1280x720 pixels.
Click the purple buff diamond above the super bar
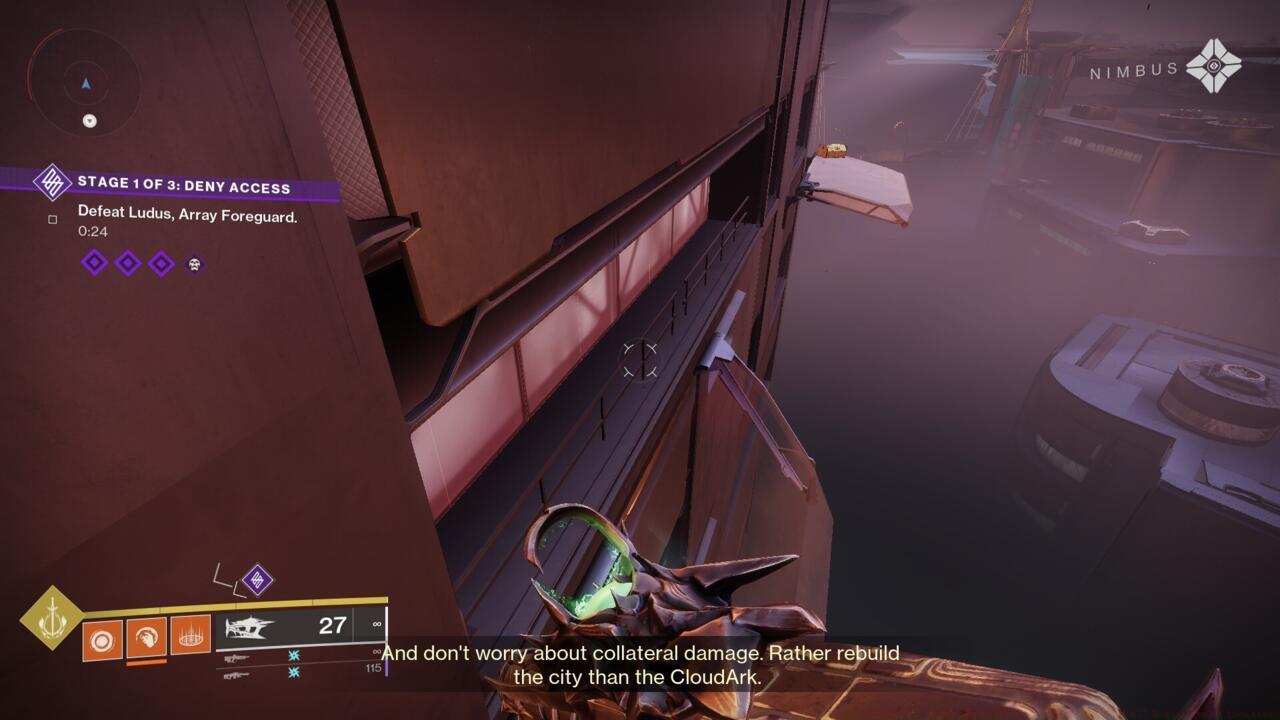point(257,580)
